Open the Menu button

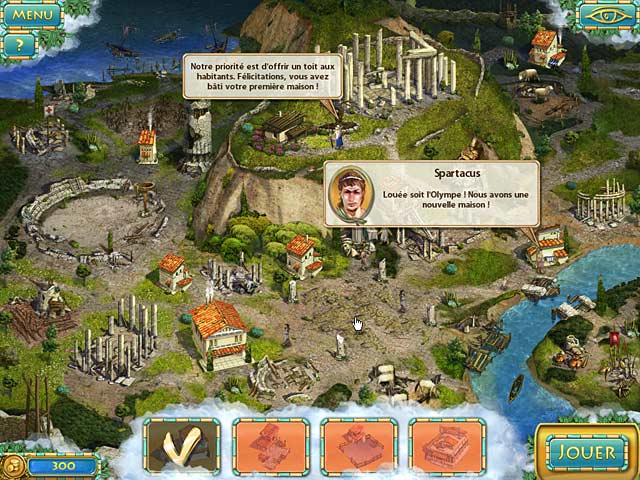point(32,15)
